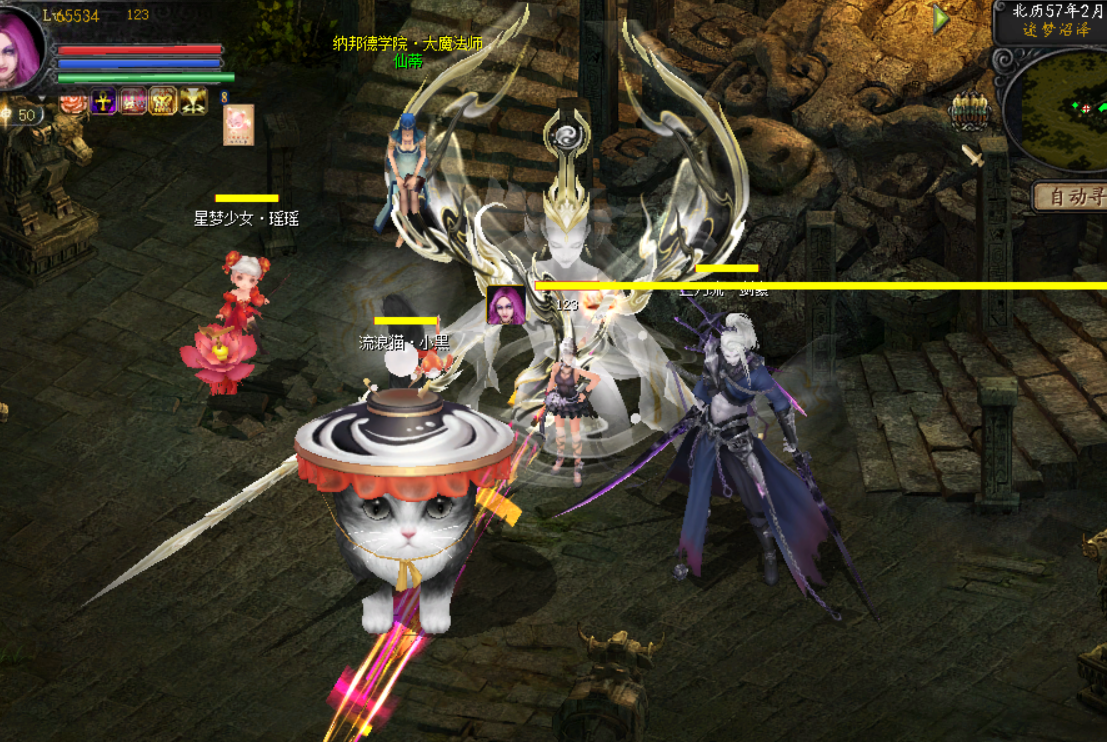
Task: Select the golden ankh buff icon
Action: (x=104, y=101)
